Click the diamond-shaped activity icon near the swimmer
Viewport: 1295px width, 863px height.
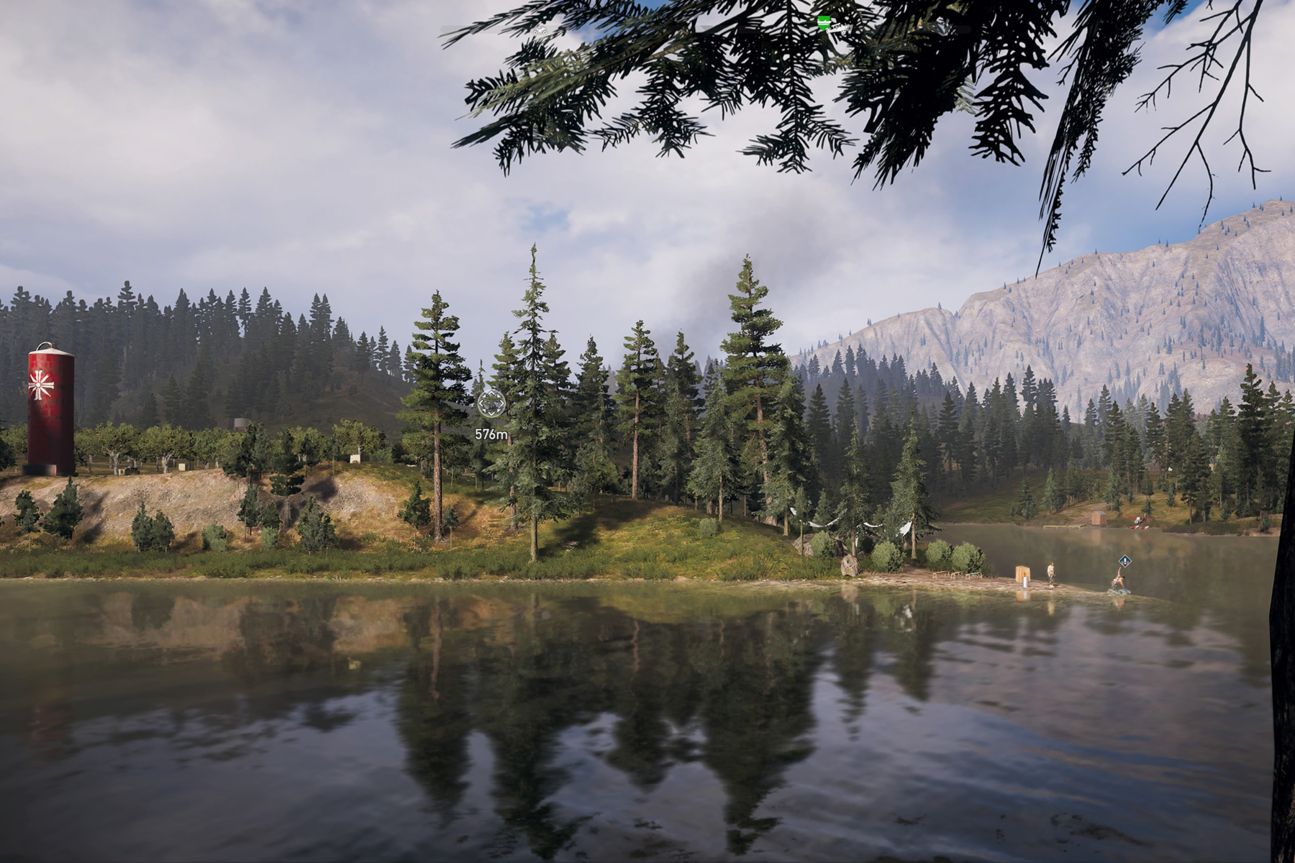(x=1125, y=560)
